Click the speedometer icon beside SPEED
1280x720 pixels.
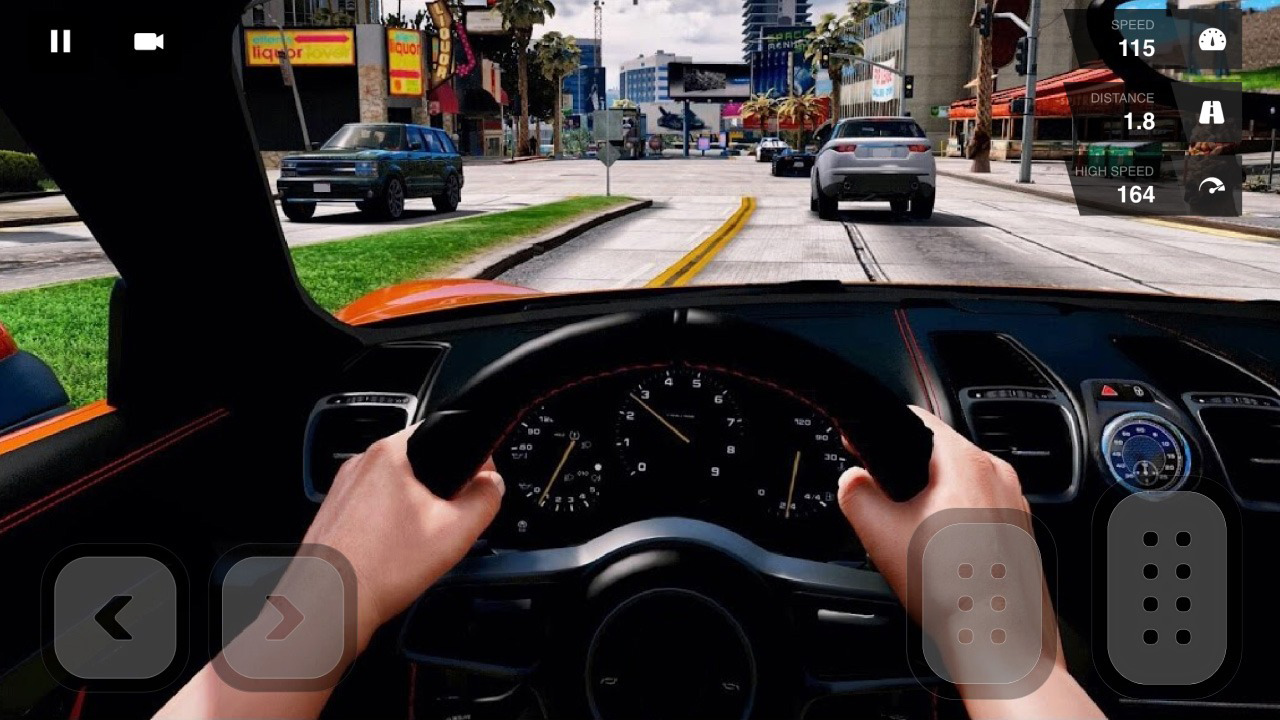click(x=1211, y=39)
